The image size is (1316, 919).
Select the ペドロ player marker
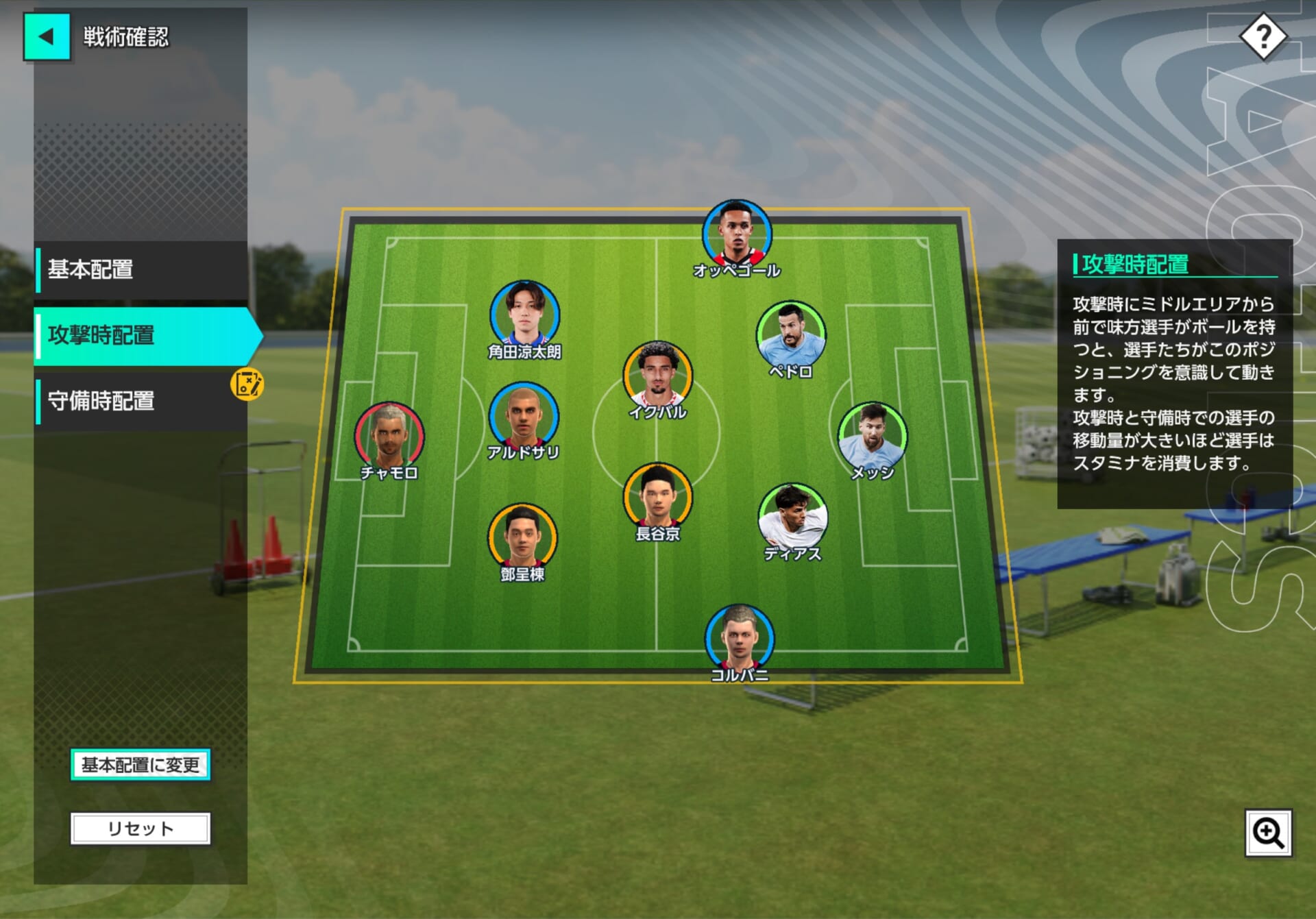click(790, 336)
